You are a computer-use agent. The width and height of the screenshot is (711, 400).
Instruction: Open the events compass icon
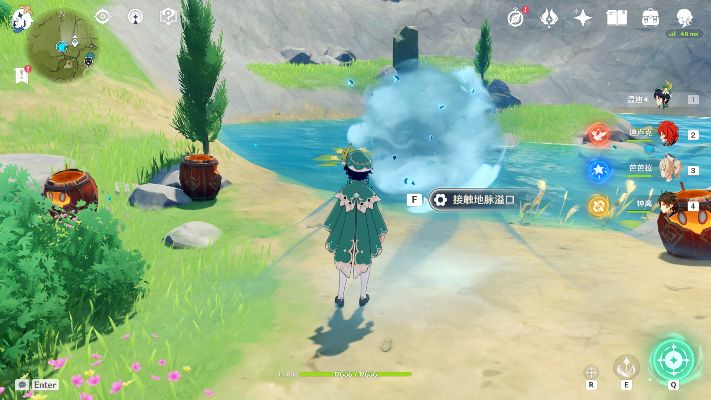[x=517, y=17]
